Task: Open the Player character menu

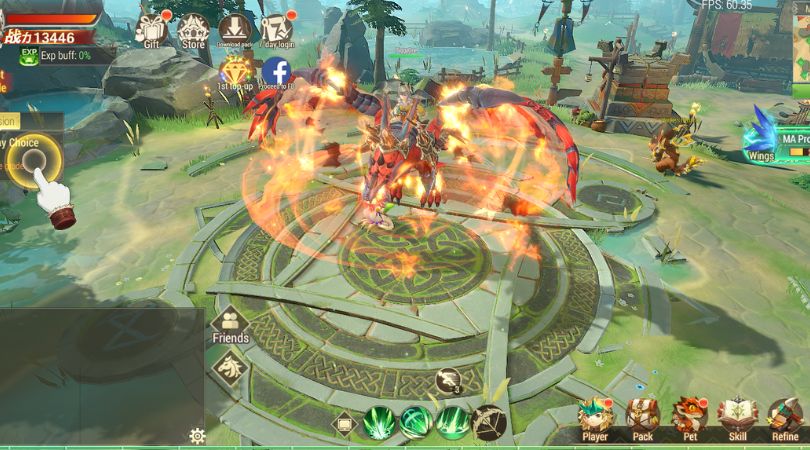Action: [595, 417]
